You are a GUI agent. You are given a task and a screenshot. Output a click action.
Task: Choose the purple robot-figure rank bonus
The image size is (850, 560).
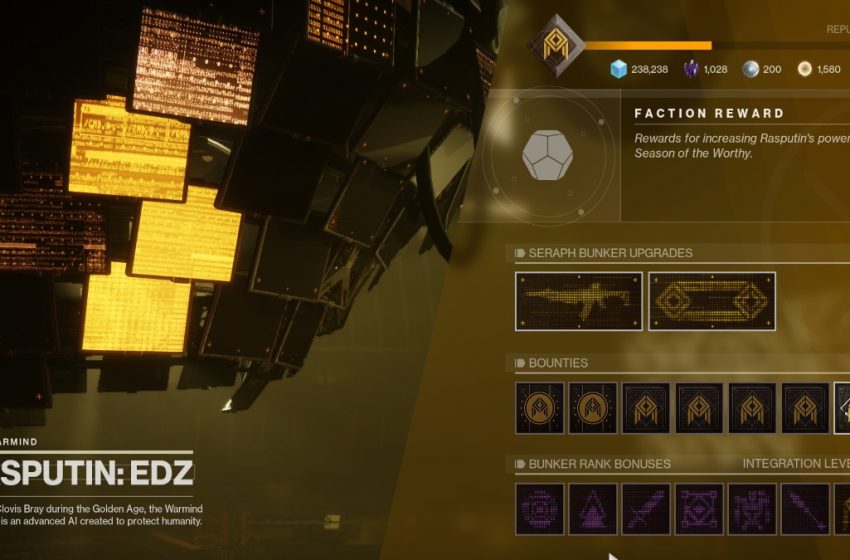752,509
